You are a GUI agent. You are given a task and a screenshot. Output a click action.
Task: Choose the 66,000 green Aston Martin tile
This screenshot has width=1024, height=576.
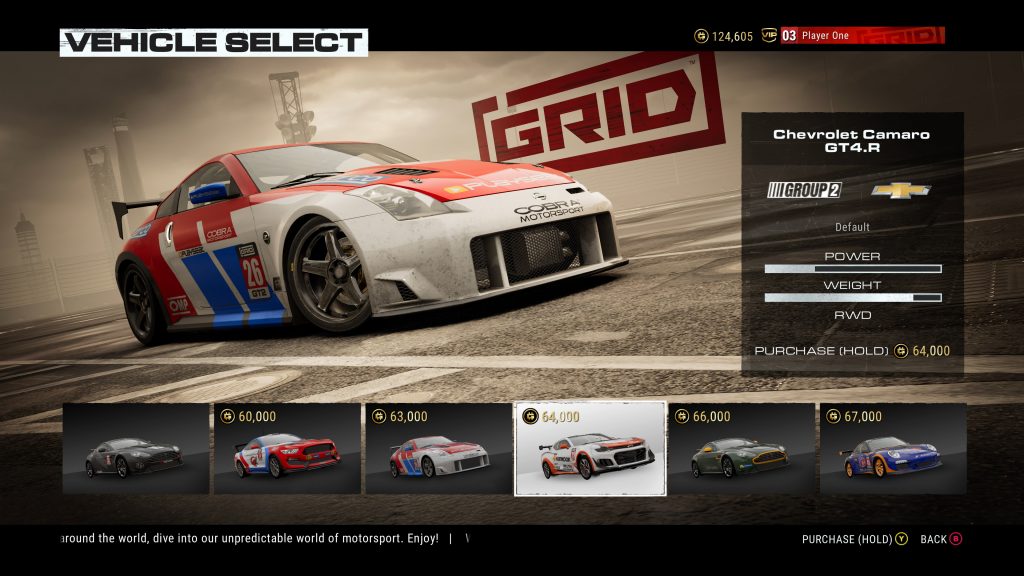click(741, 448)
